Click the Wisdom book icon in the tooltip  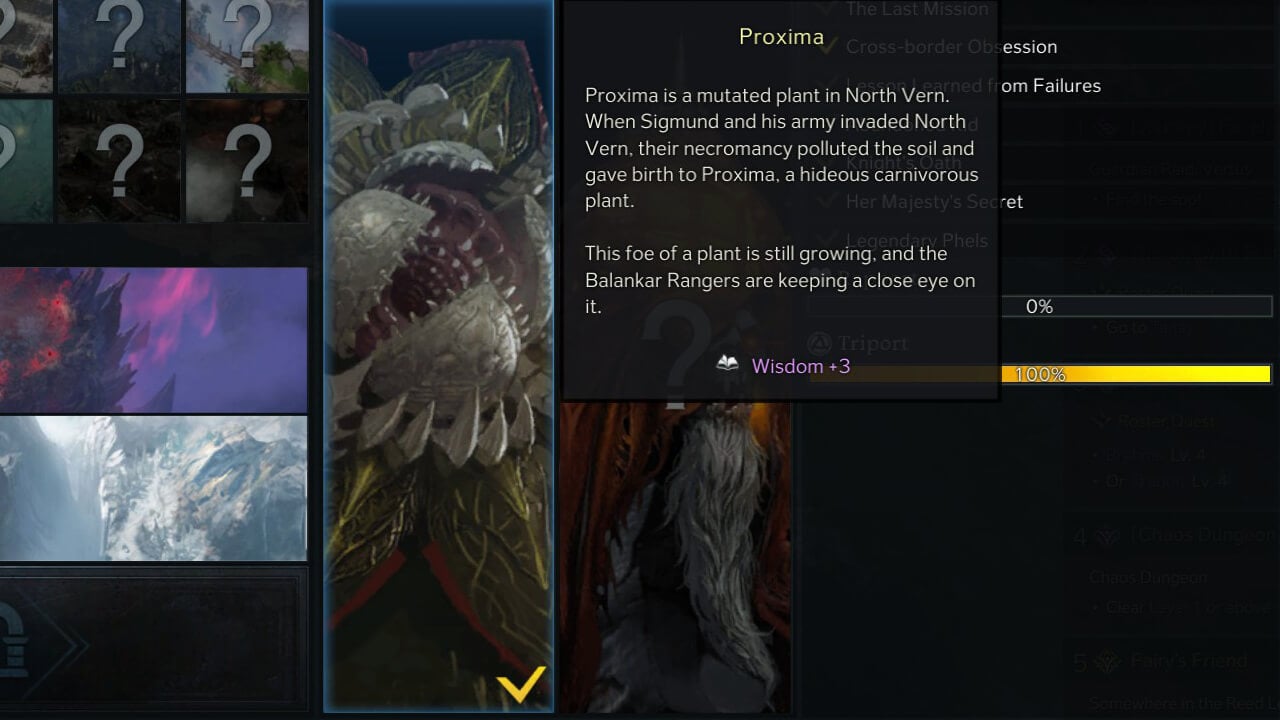click(728, 366)
